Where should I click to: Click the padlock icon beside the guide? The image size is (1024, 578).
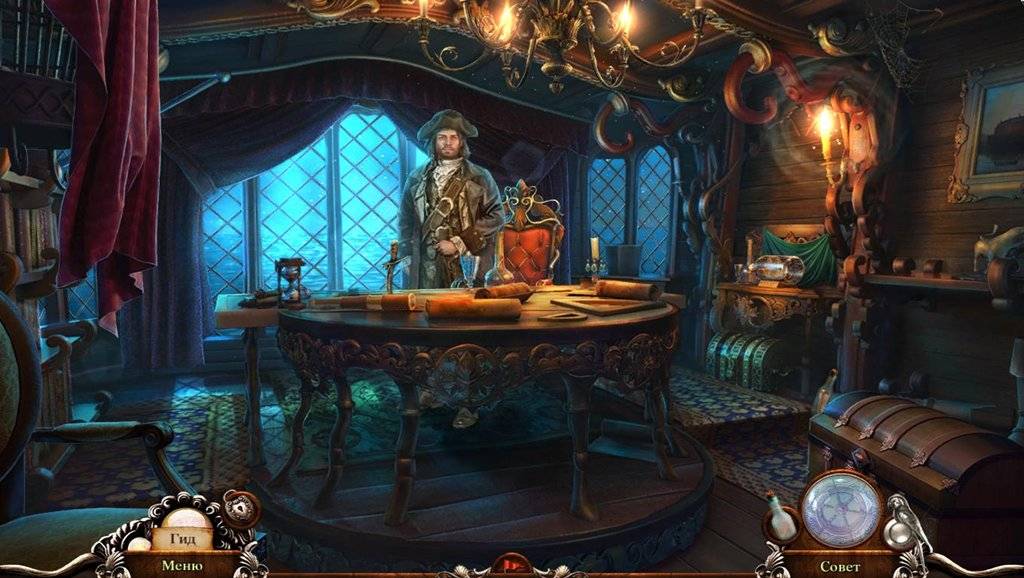(240, 508)
